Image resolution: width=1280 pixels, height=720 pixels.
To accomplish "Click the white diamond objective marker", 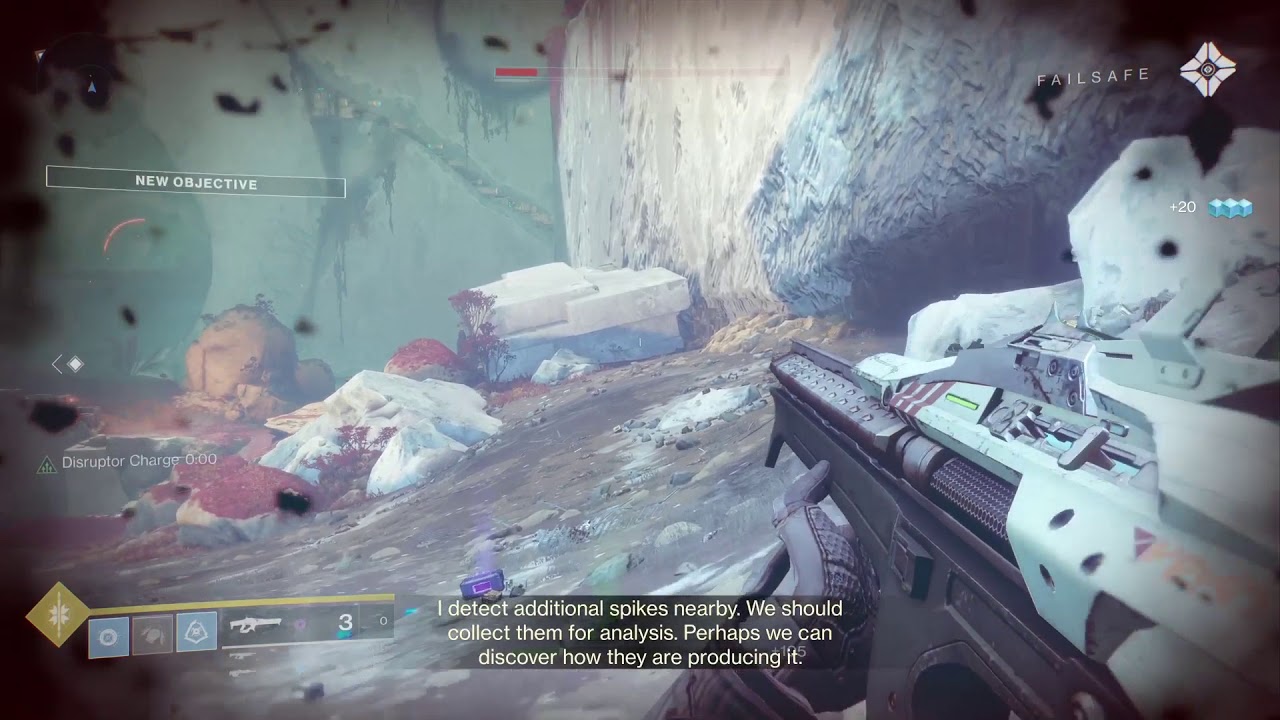I will pyautogui.click(x=75, y=364).
